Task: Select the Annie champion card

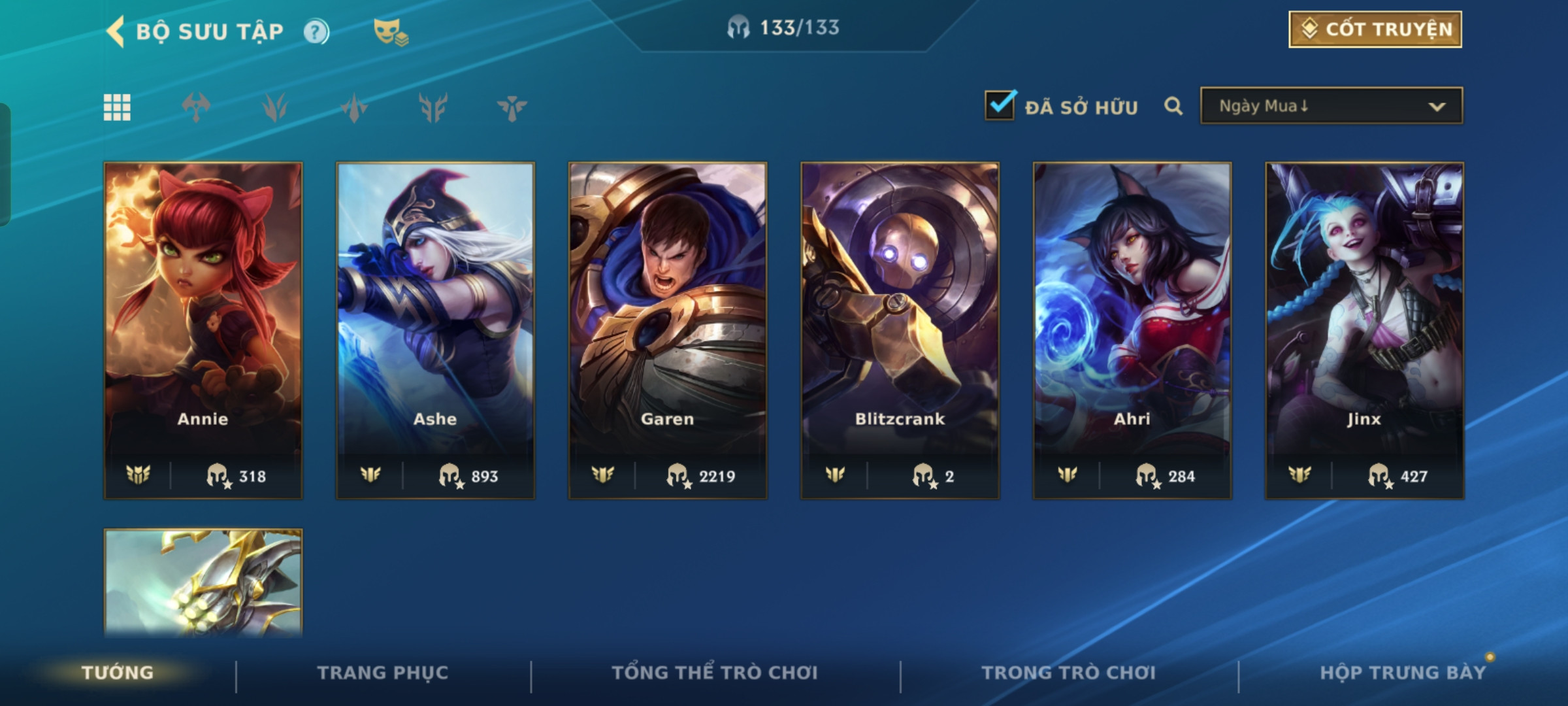Action: (x=203, y=330)
